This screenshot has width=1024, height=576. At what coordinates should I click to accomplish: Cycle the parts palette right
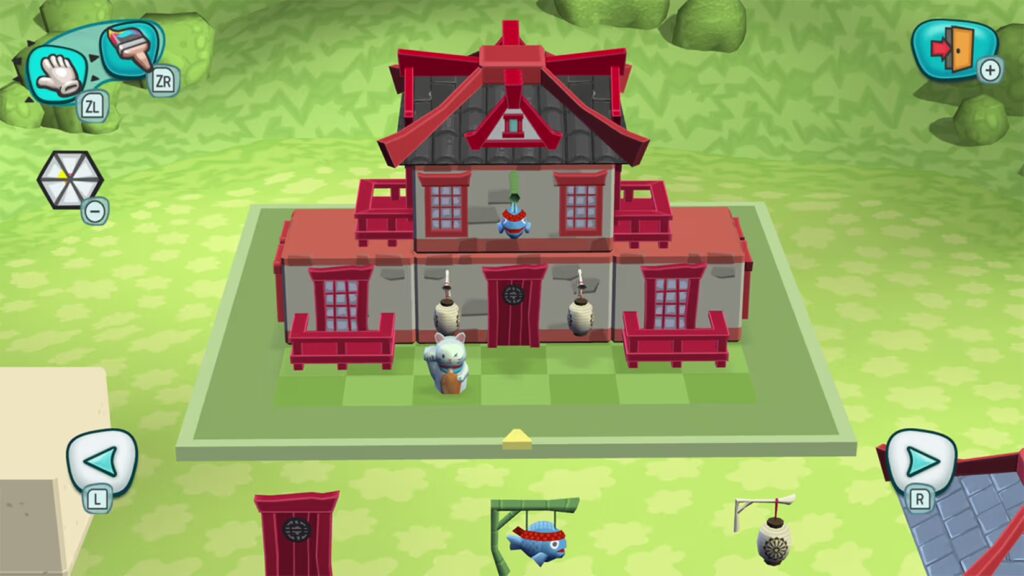[x=920, y=461]
